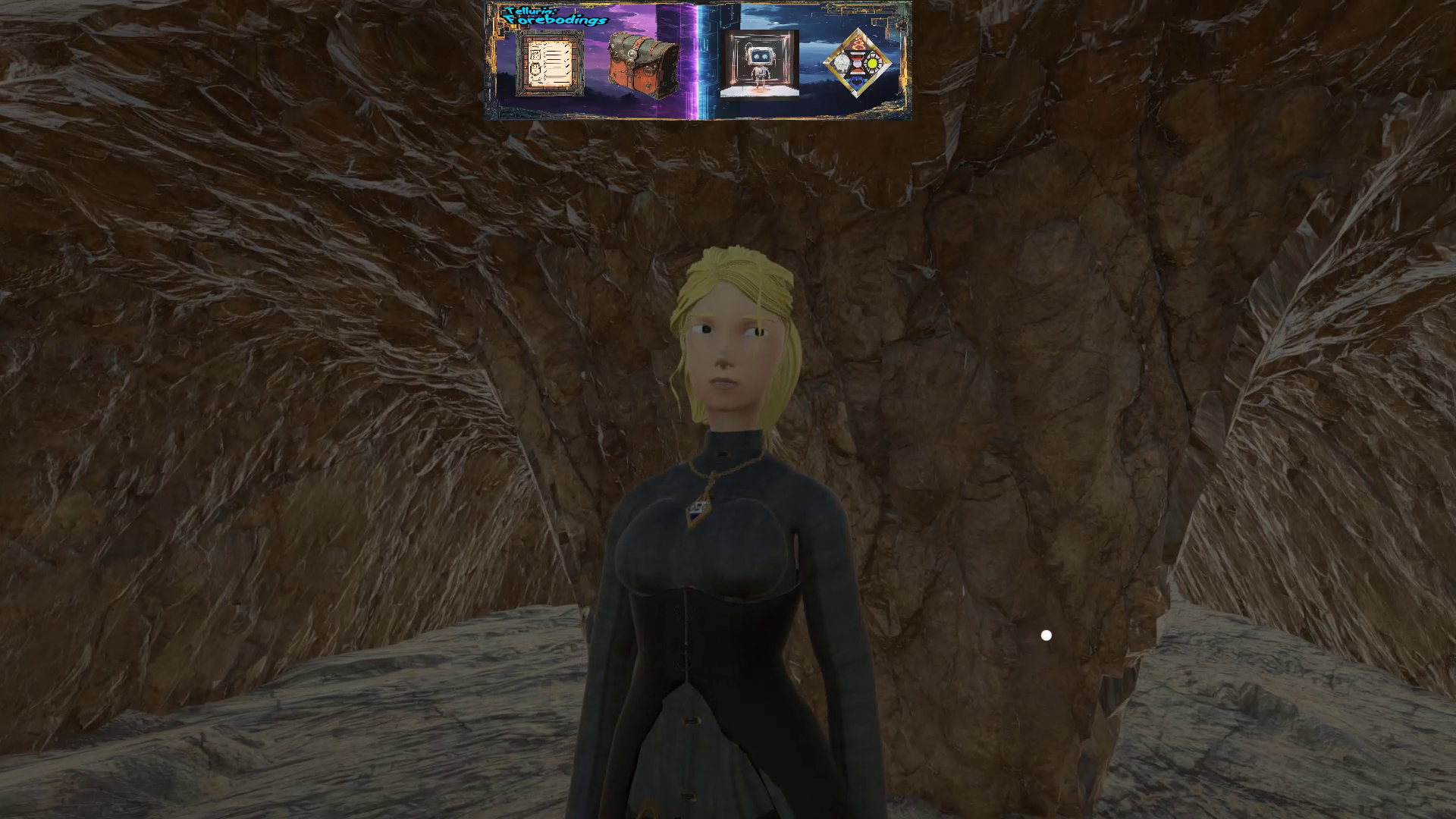Click the diamond-shaped amulet icon
1456x819 pixels.
858,63
